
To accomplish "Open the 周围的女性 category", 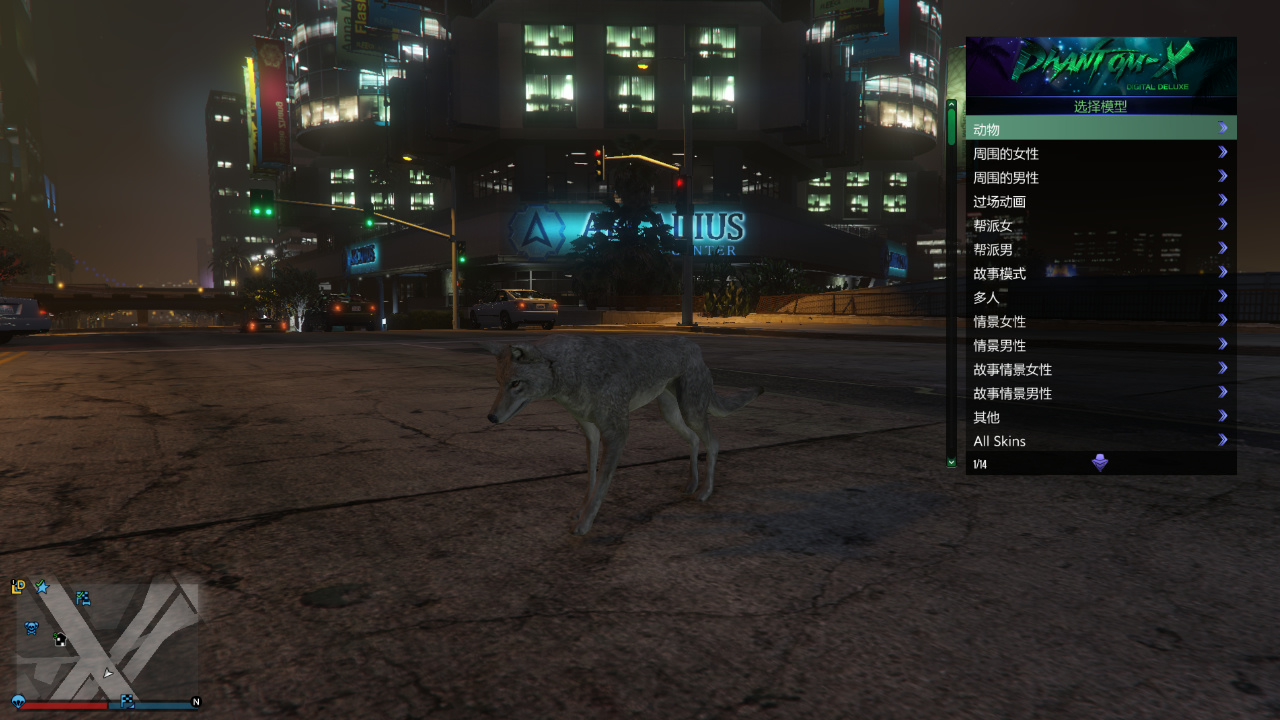I will click(1100, 153).
